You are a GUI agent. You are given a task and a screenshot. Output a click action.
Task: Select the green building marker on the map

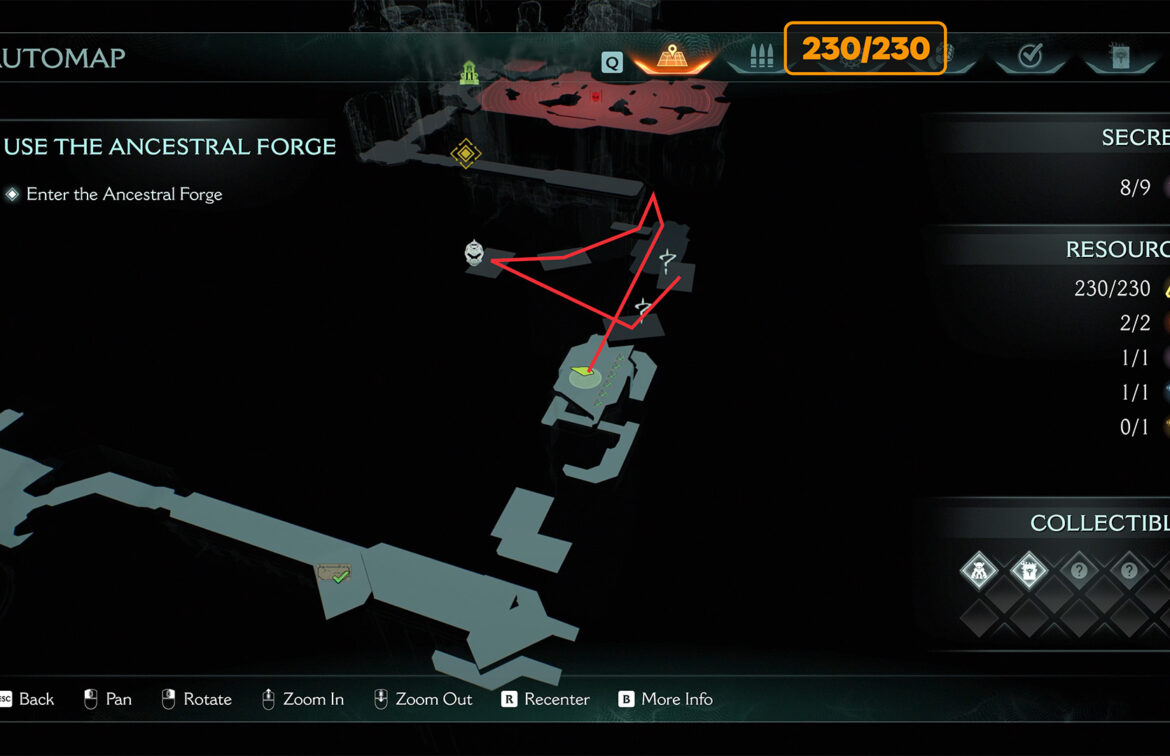(470, 72)
